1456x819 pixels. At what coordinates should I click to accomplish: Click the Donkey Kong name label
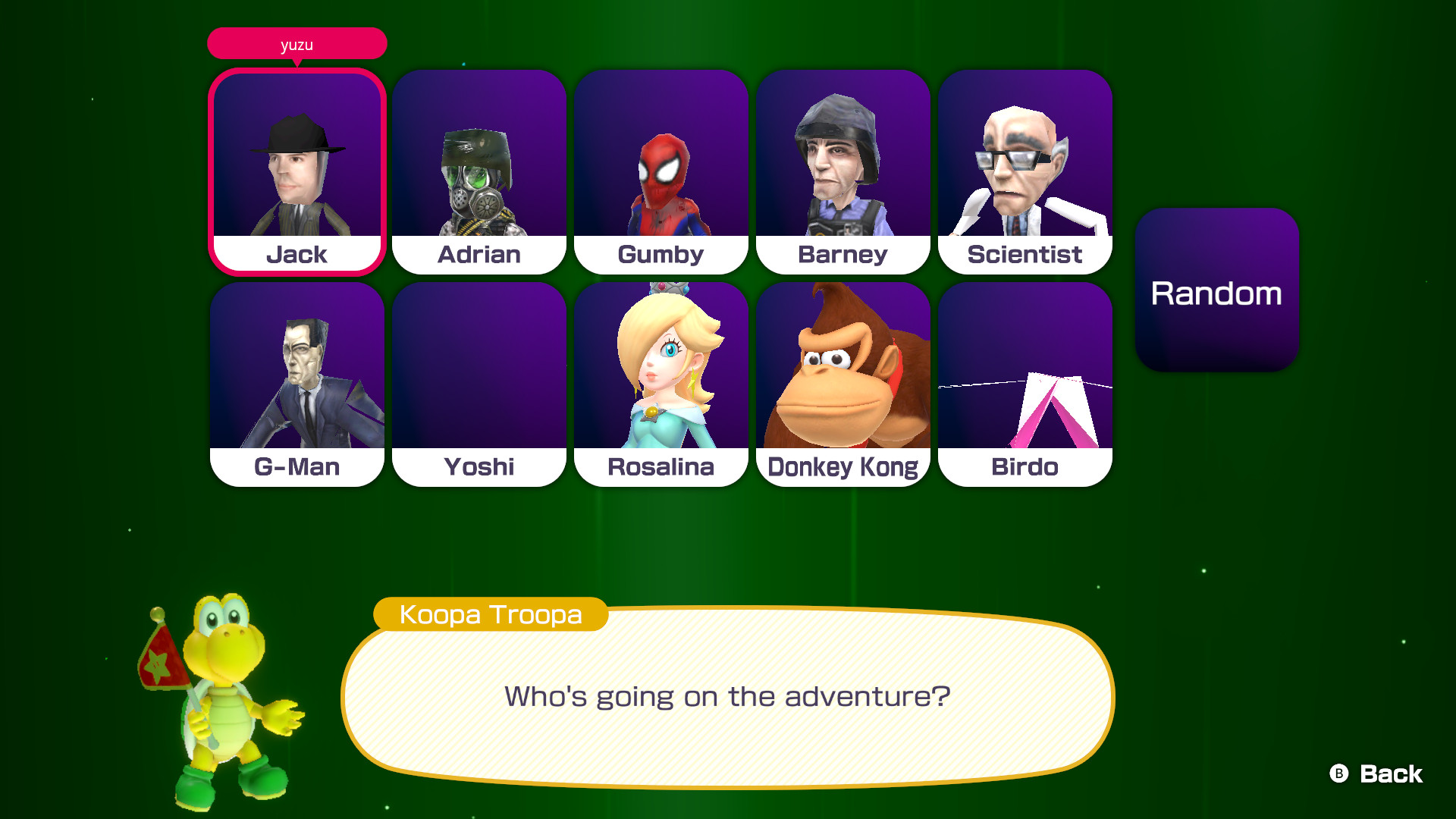(x=843, y=466)
